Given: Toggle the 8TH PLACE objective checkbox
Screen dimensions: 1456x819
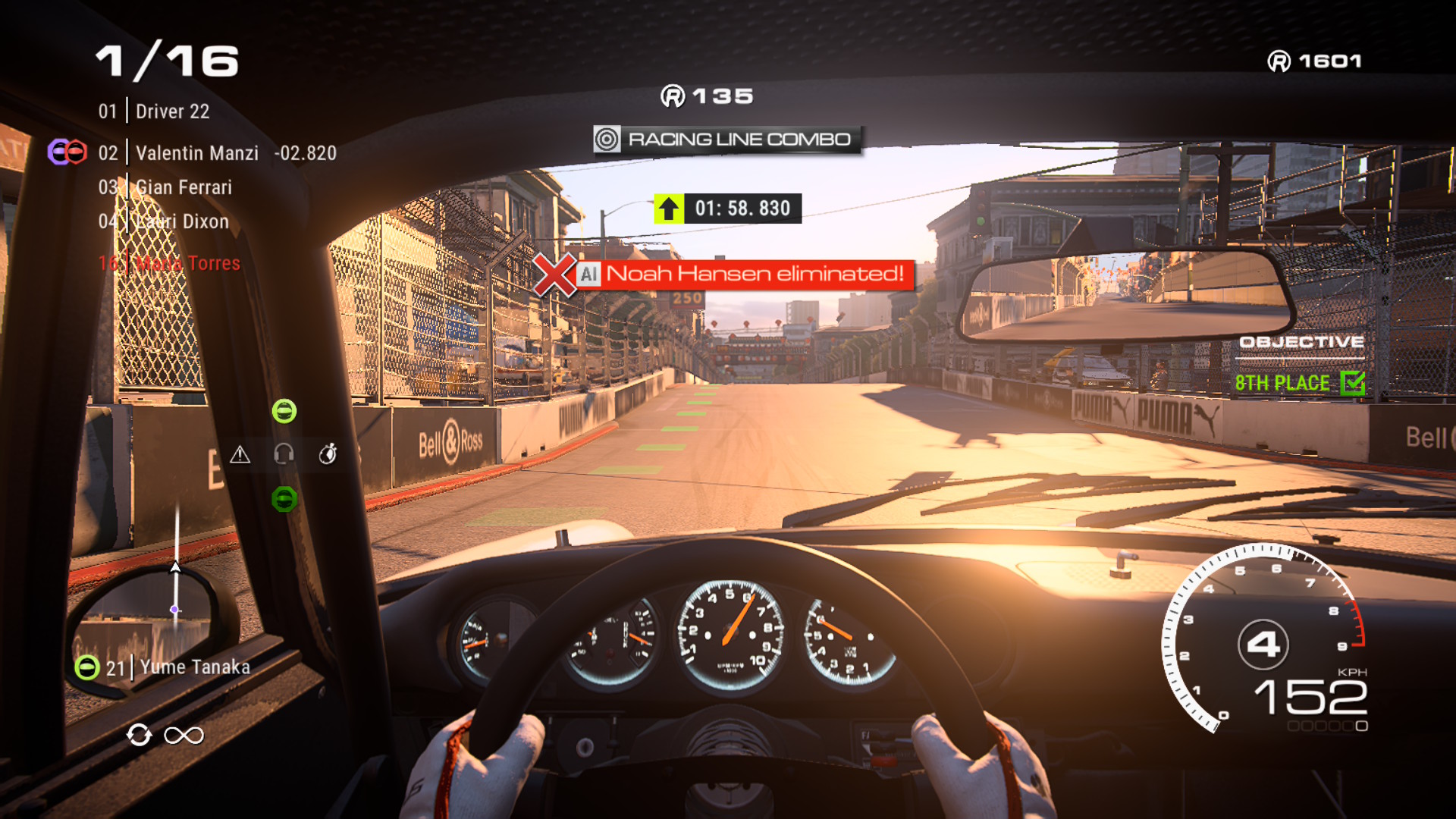Looking at the screenshot, I should click(1352, 383).
